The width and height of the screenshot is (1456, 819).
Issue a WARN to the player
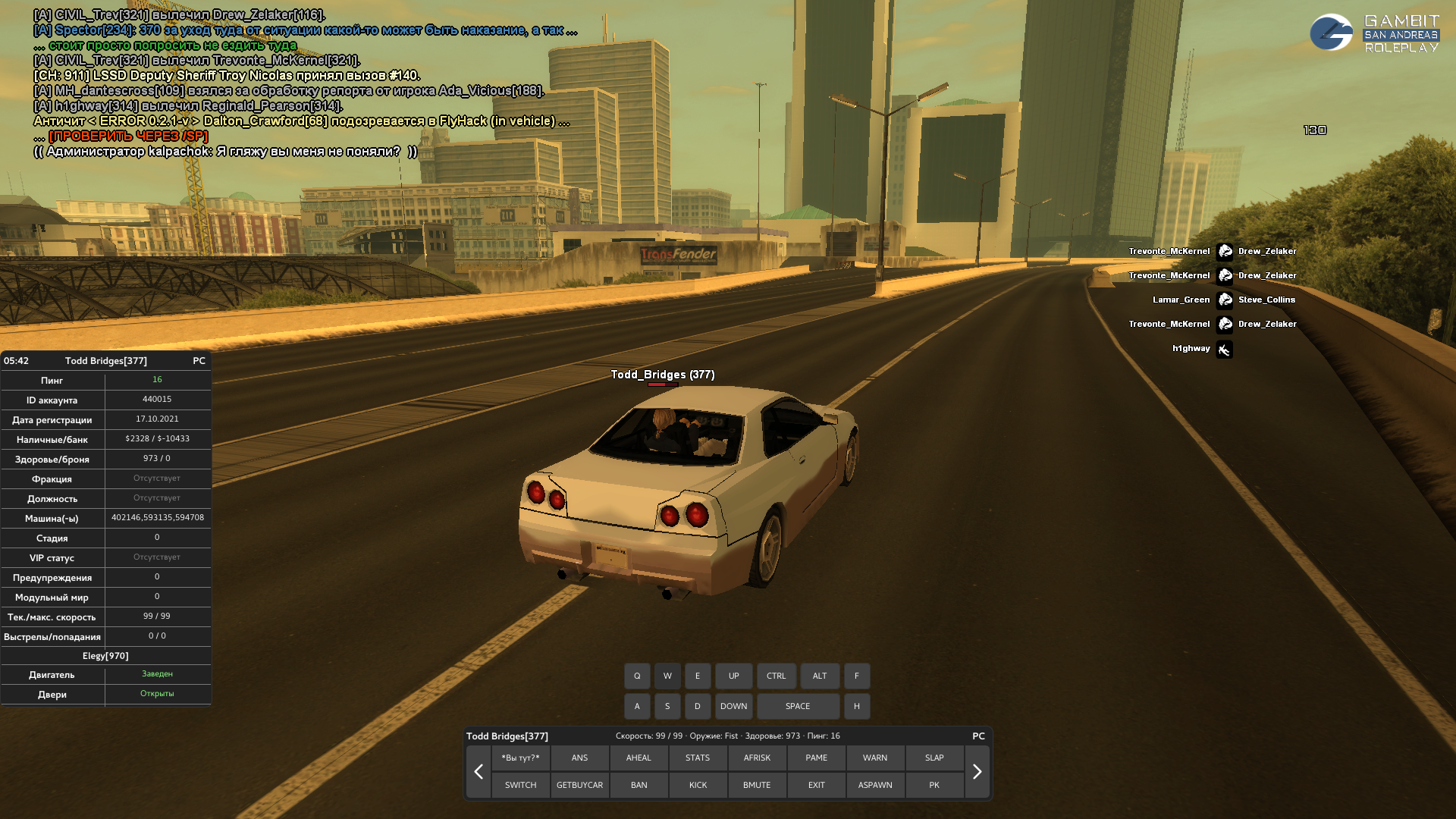pos(875,758)
